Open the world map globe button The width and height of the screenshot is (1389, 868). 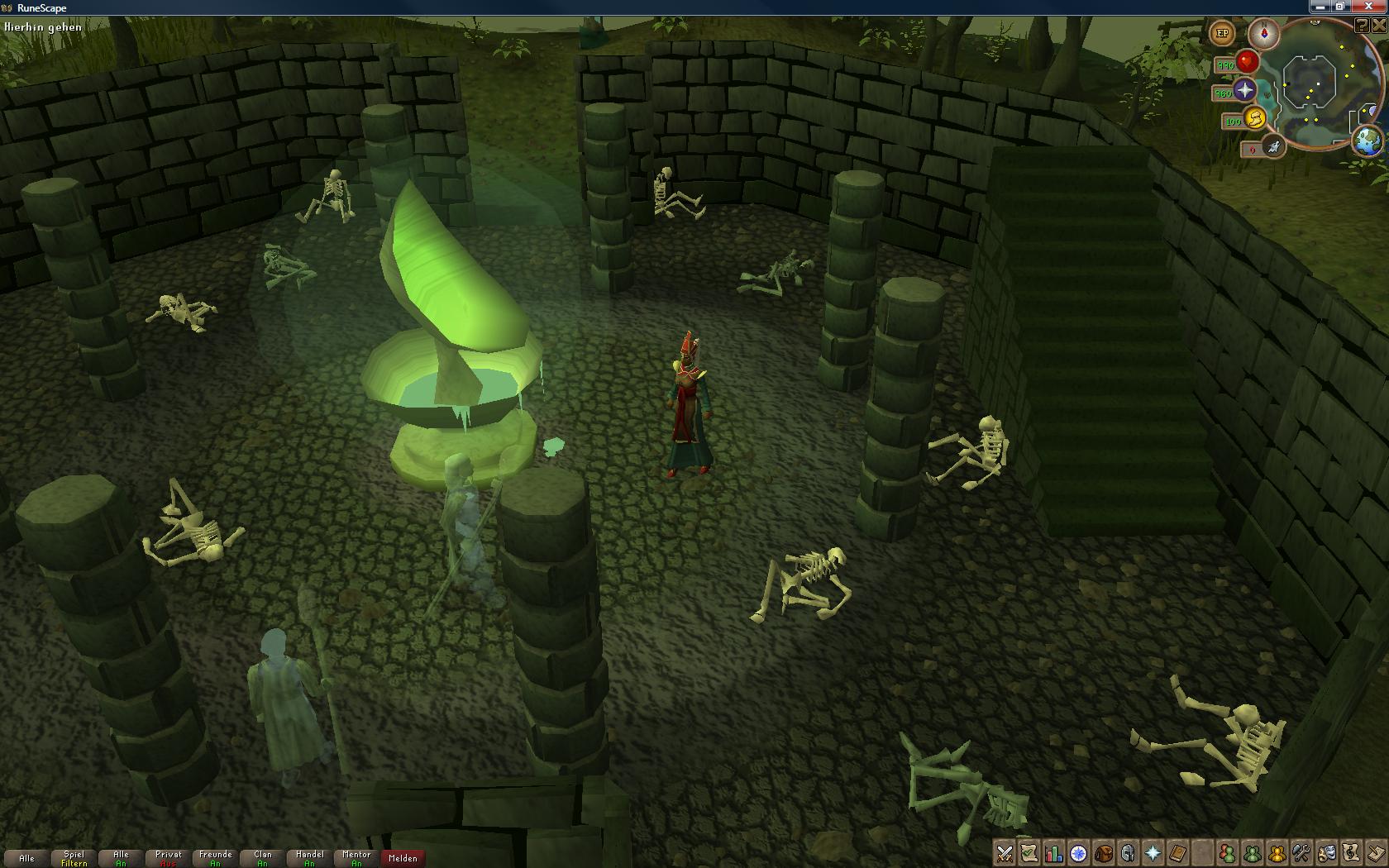1368,141
